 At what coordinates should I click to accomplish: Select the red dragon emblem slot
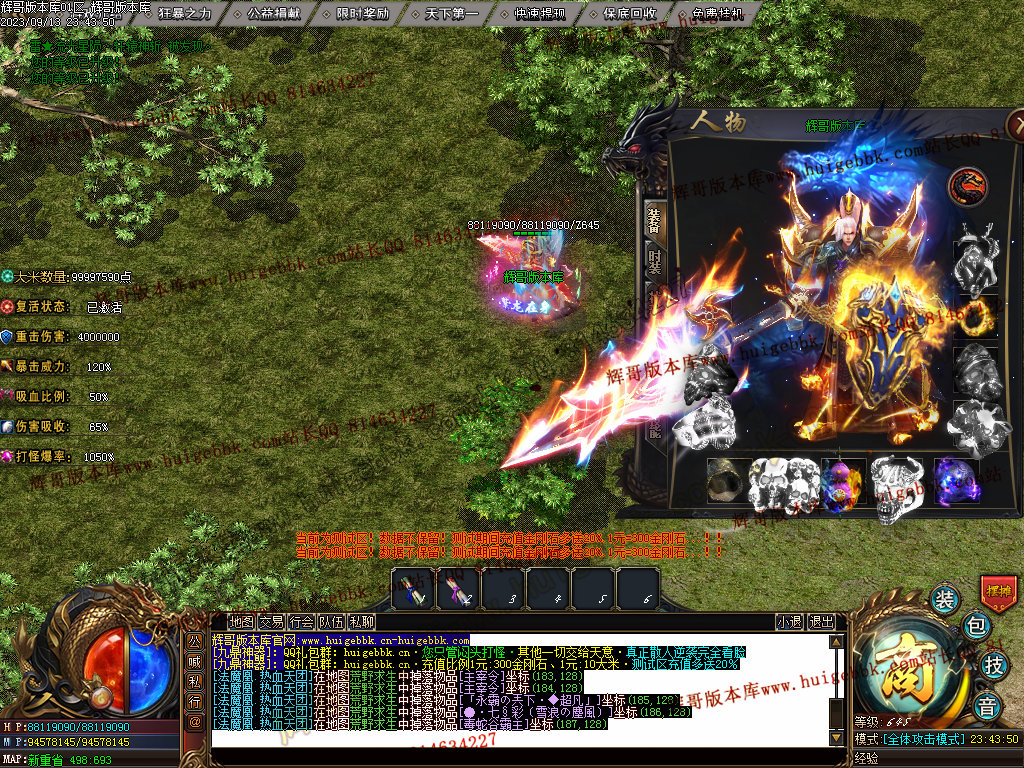coord(968,187)
